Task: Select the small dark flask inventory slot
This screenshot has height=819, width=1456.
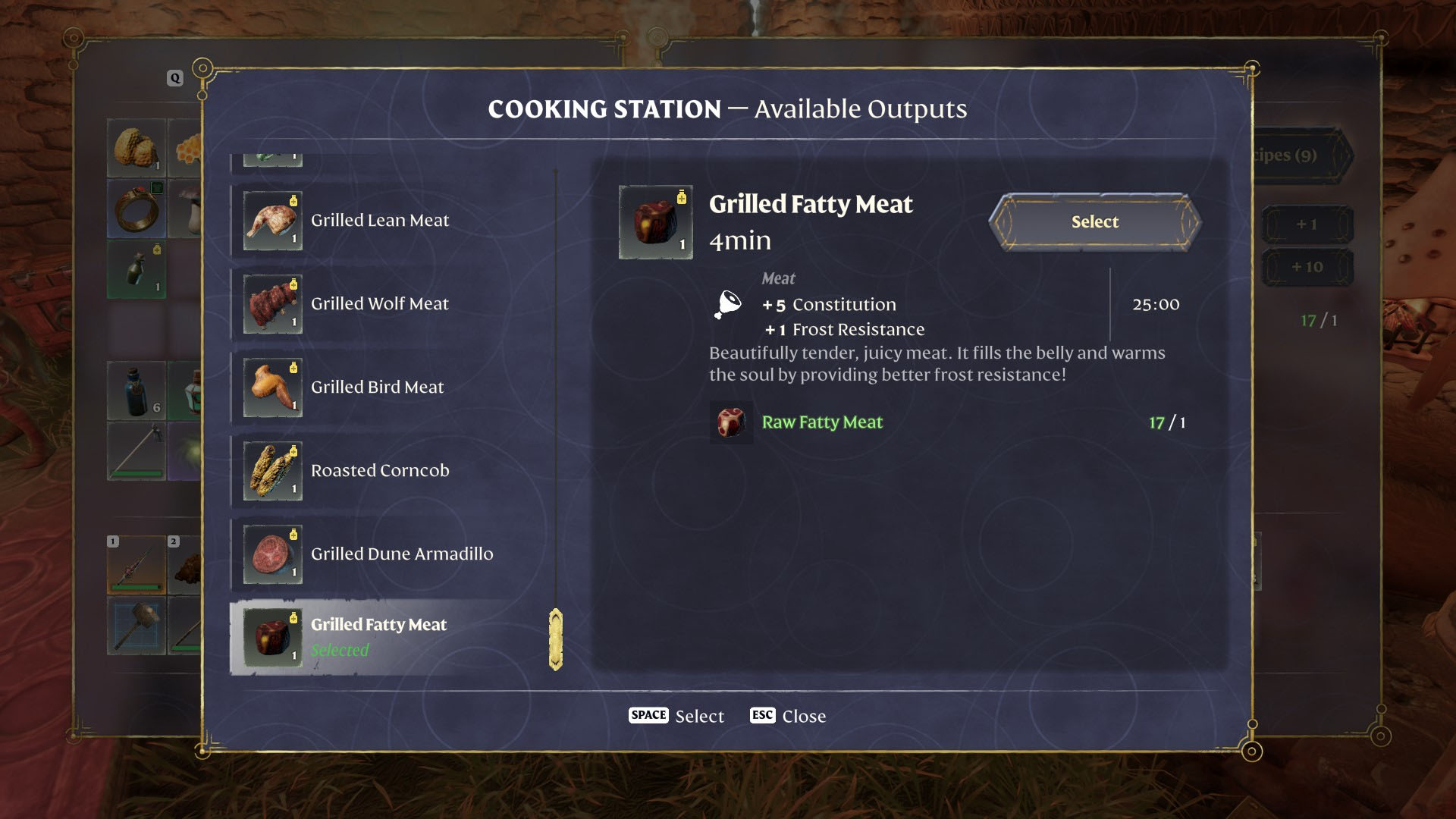Action: (x=137, y=270)
